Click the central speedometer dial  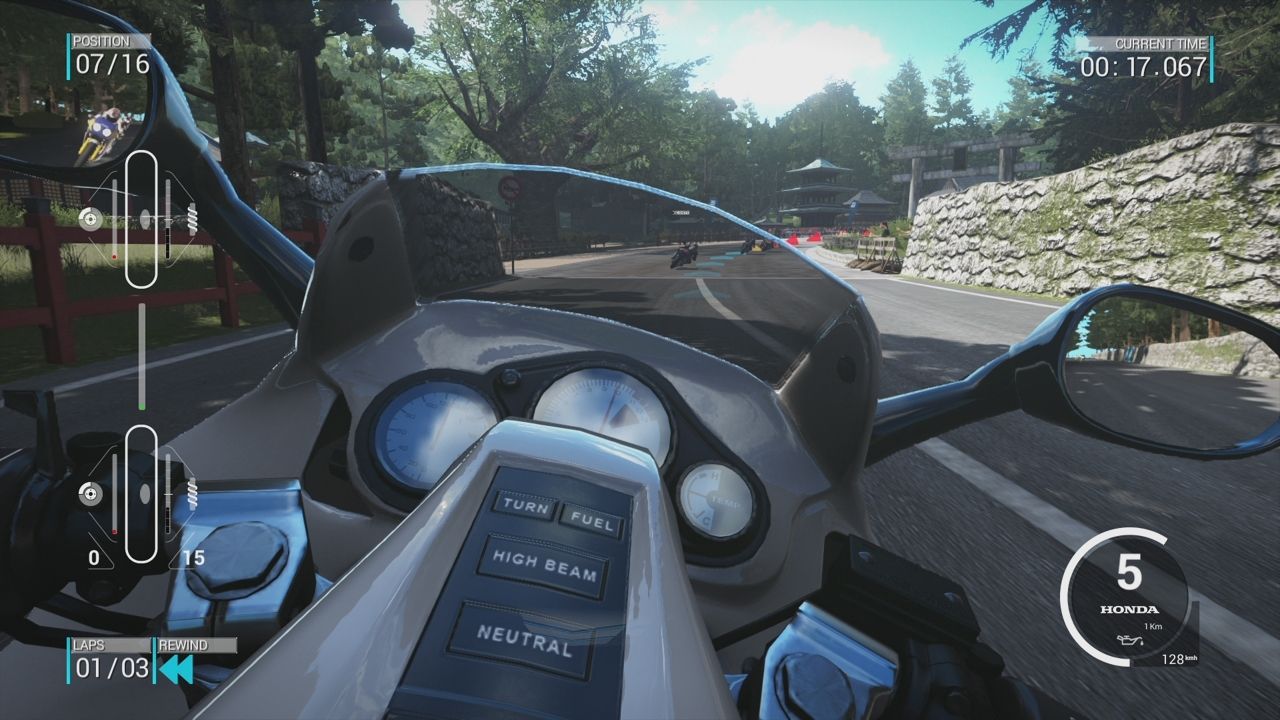tap(605, 410)
